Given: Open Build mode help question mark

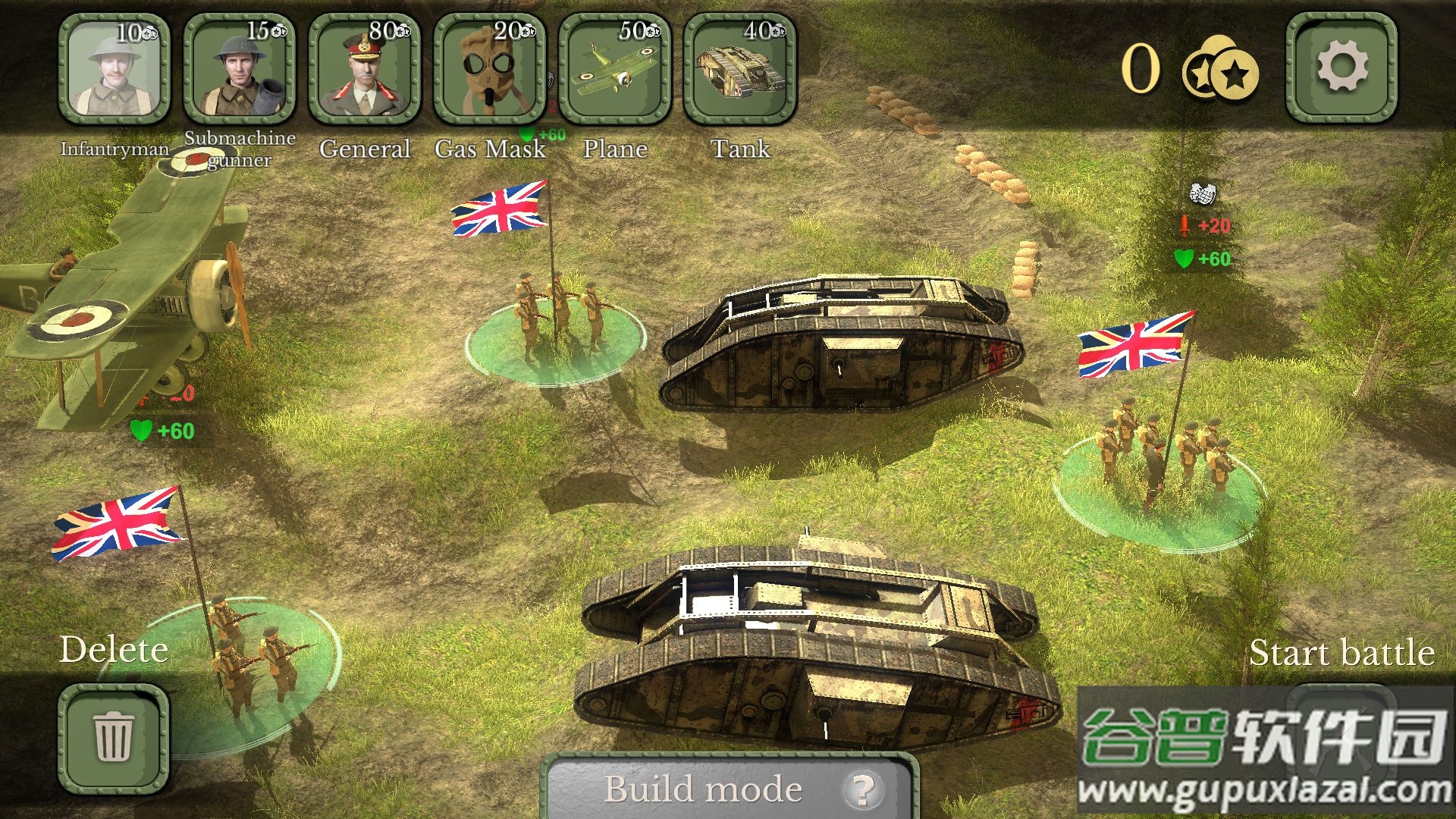Looking at the screenshot, I should coord(862,789).
